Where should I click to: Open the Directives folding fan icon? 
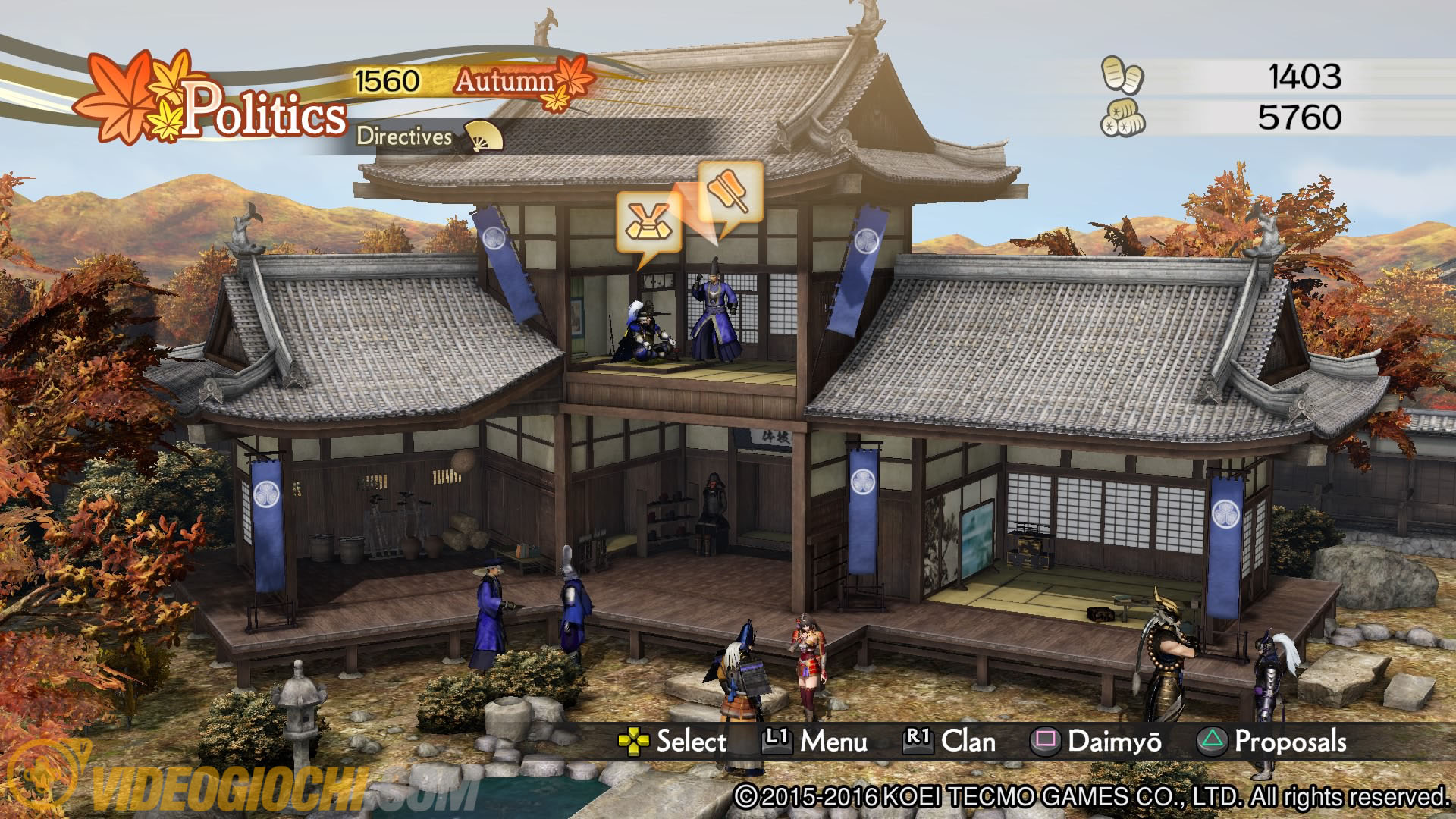pyautogui.click(x=483, y=136)
